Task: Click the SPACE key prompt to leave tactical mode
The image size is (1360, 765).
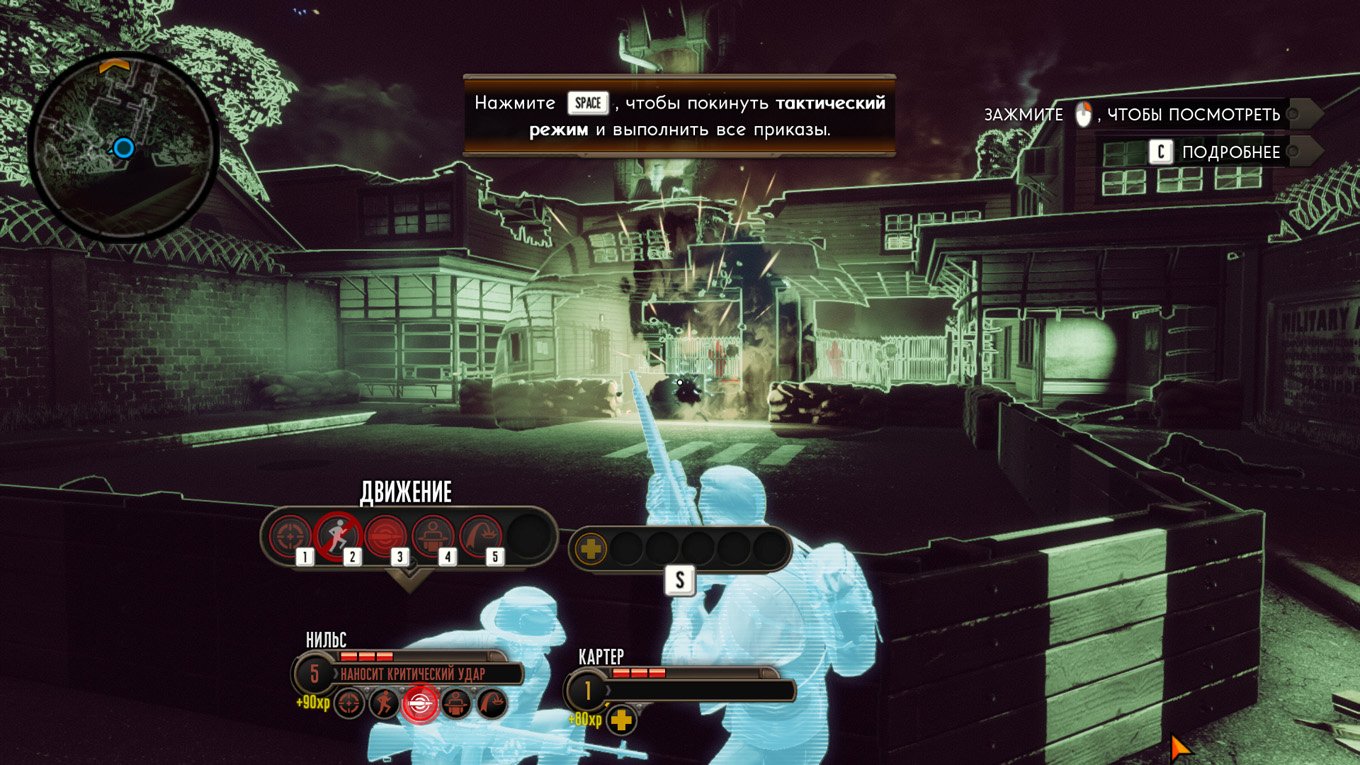Action: pyautogui.click(x=588, y=102)
